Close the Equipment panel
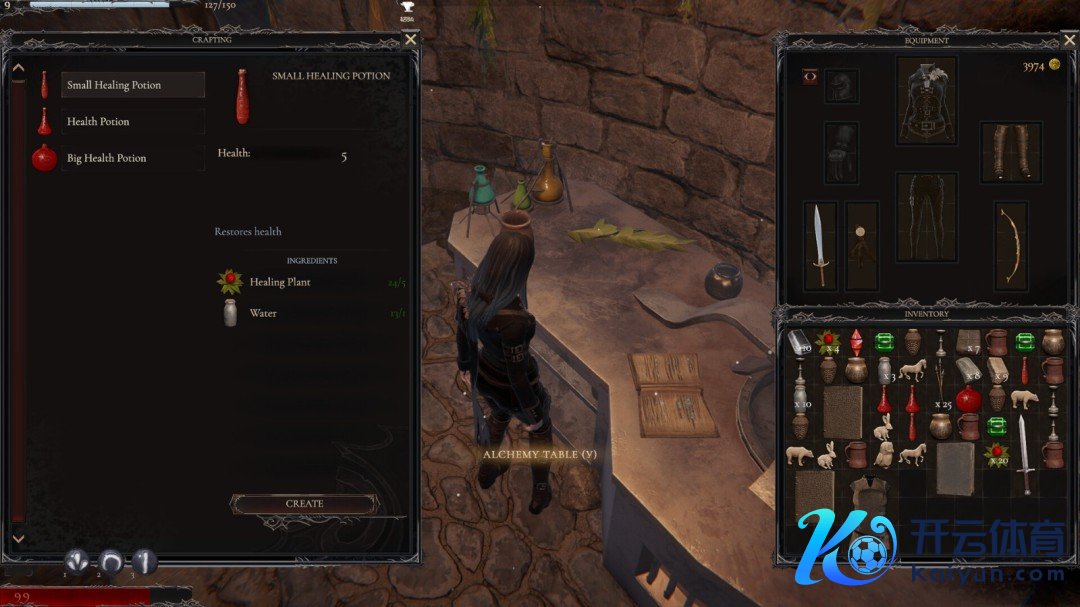 tap(1068, 41)
